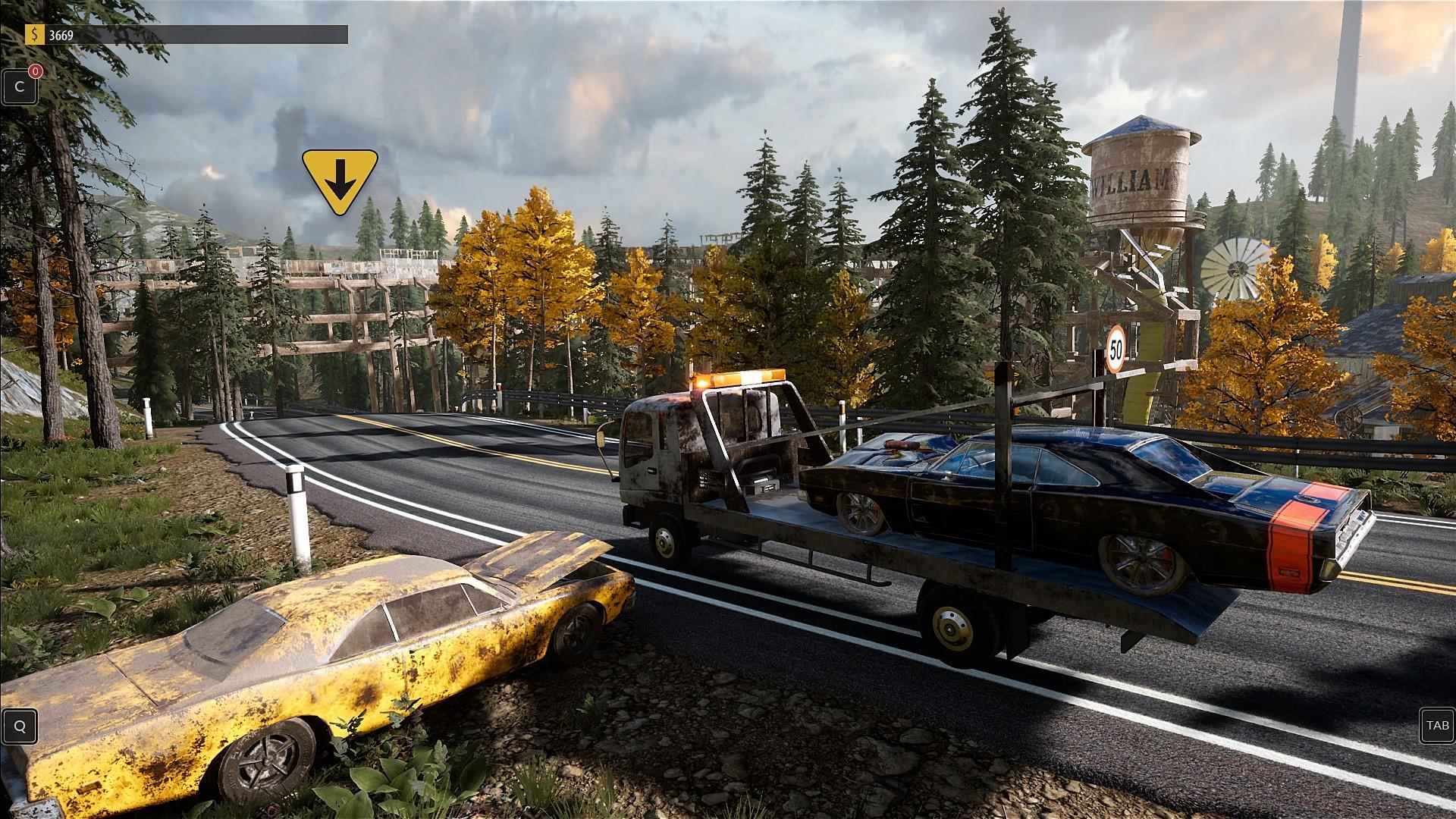Select the C key notification icon
Screen dimensions: 1456x819
[x=20, y=86]
